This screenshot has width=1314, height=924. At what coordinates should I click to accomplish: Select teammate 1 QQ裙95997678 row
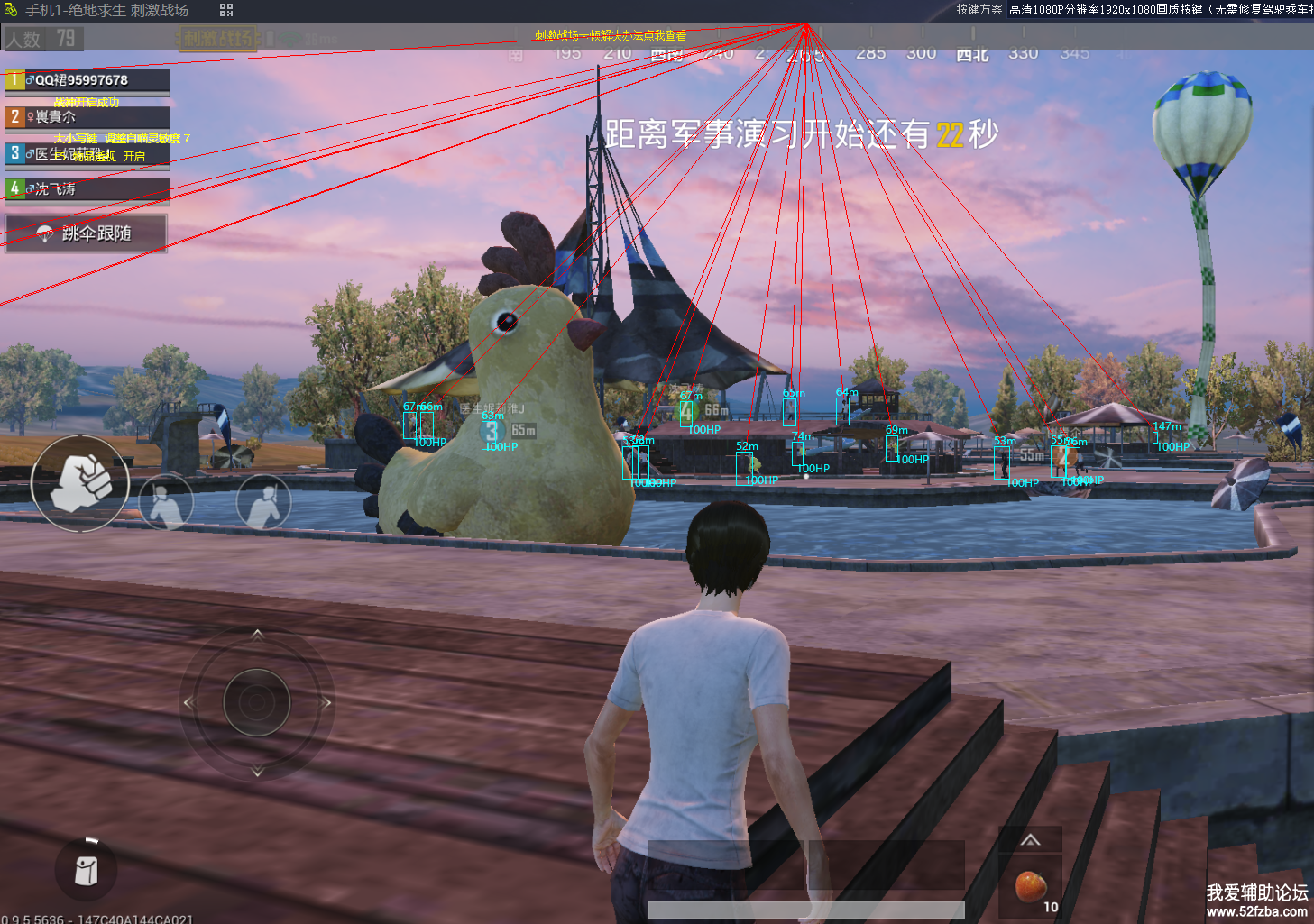click(x=87, y=80)
